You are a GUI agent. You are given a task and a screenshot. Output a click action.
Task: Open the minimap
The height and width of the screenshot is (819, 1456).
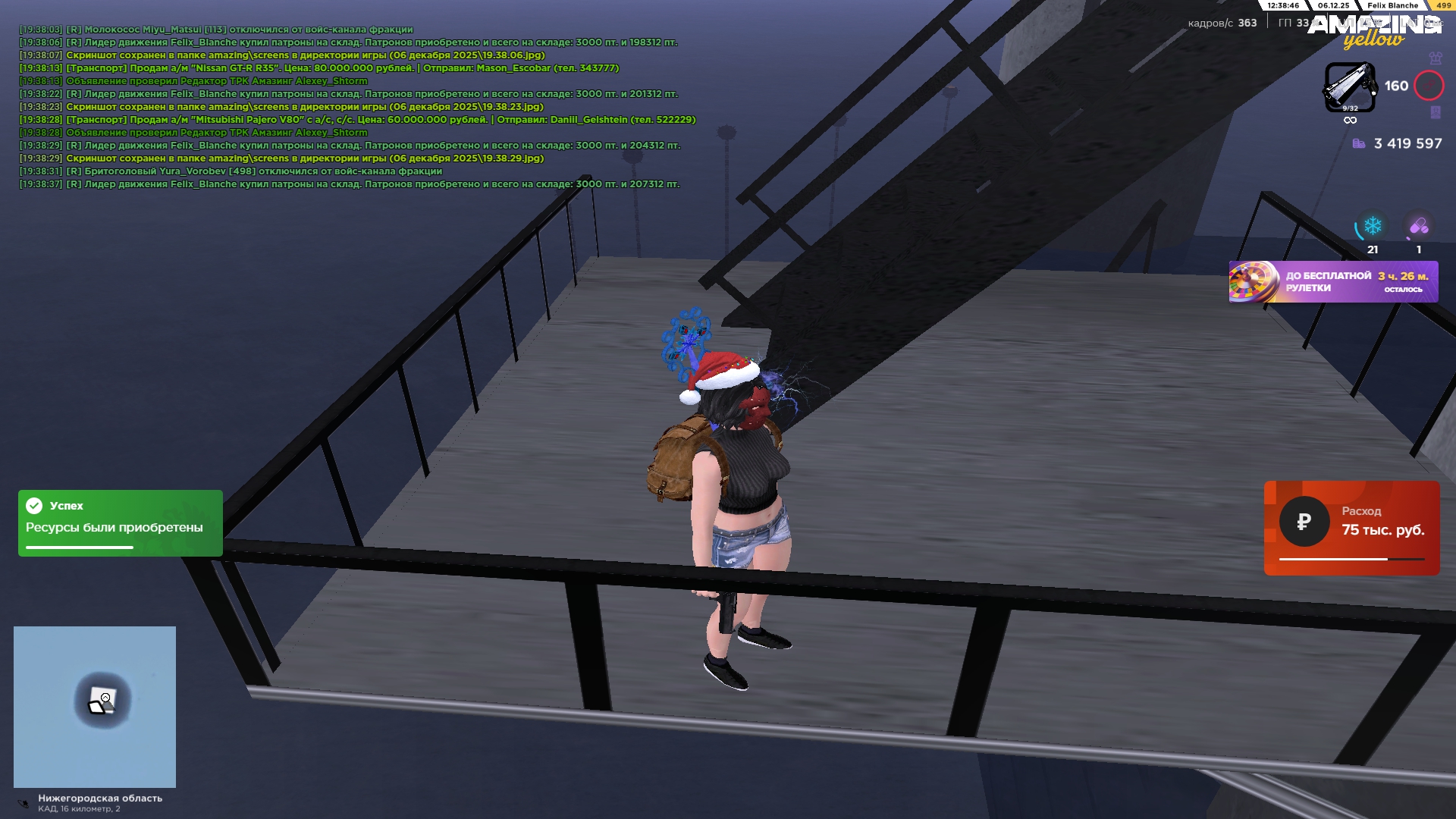95,706
